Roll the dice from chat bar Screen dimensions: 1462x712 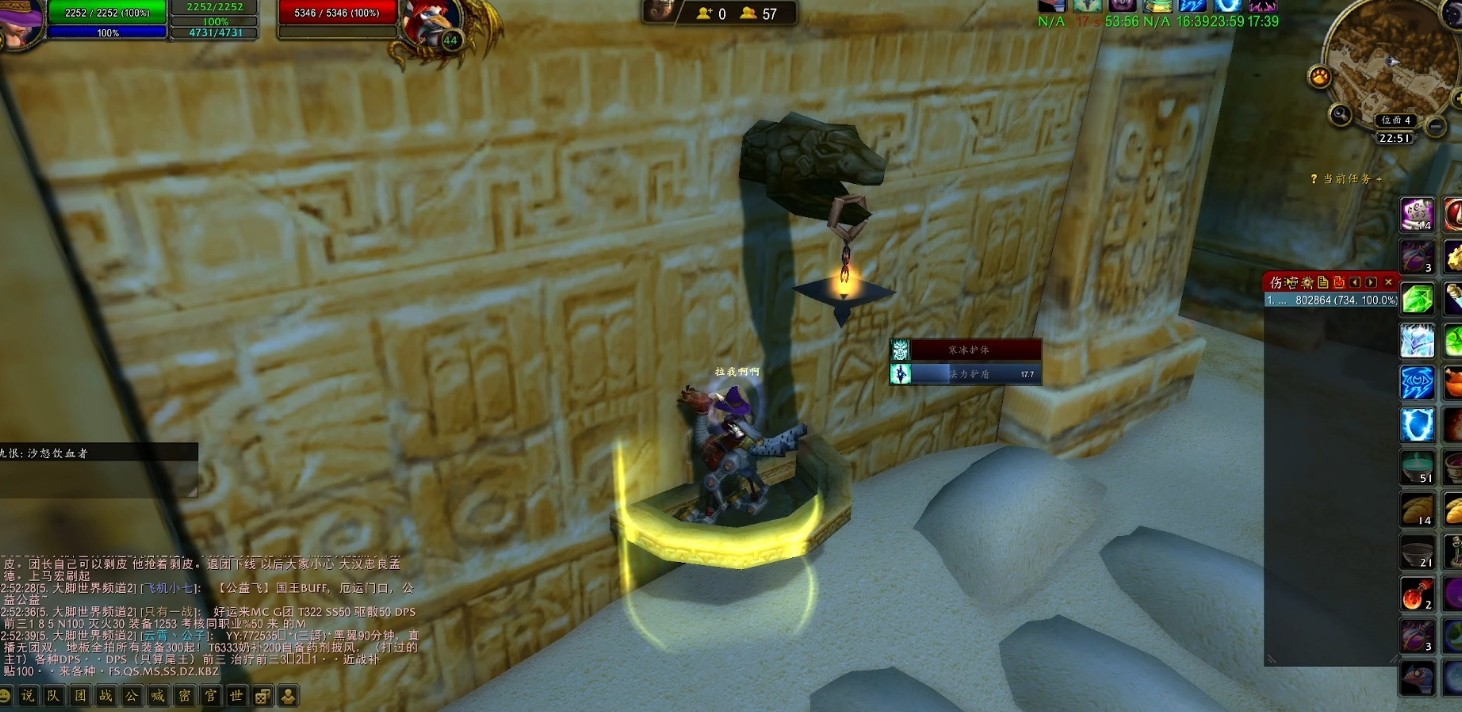262,696
